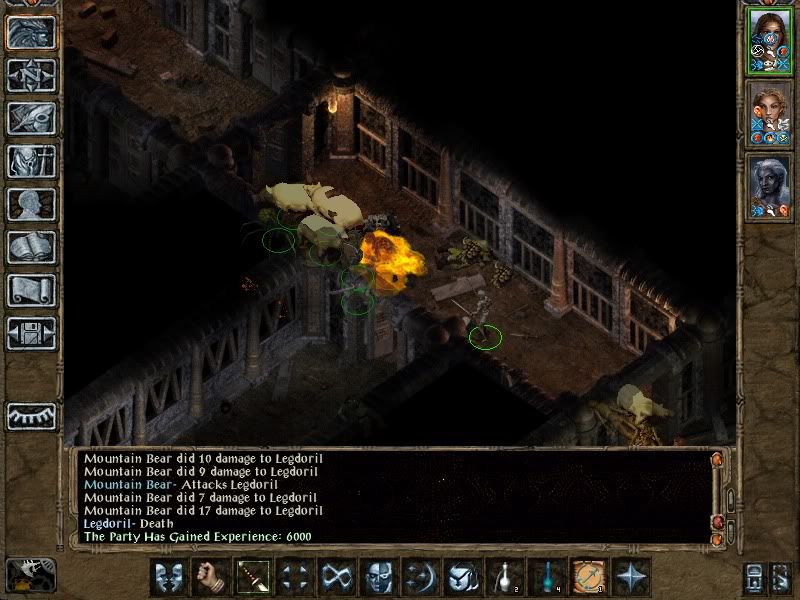
Task: Use the white potion flask quick item
Action: (x=504, y=577)
